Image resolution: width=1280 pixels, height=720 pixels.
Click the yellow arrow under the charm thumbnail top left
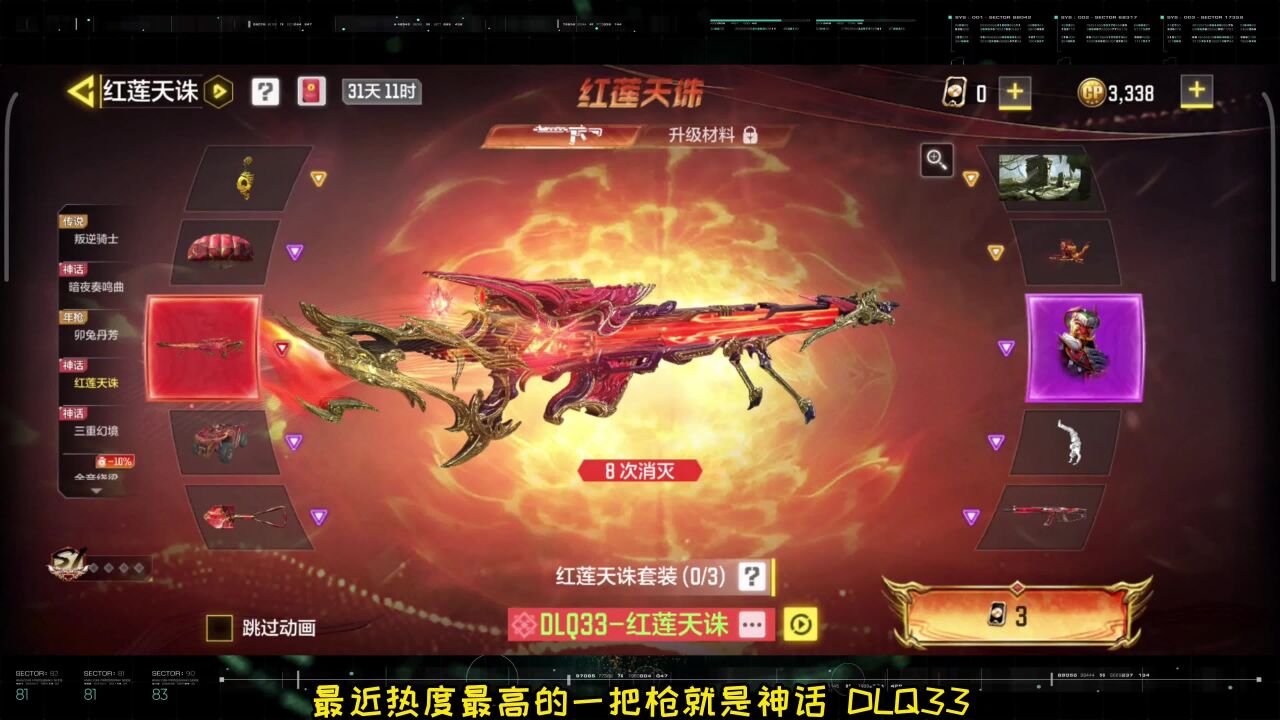pos(318,177)
